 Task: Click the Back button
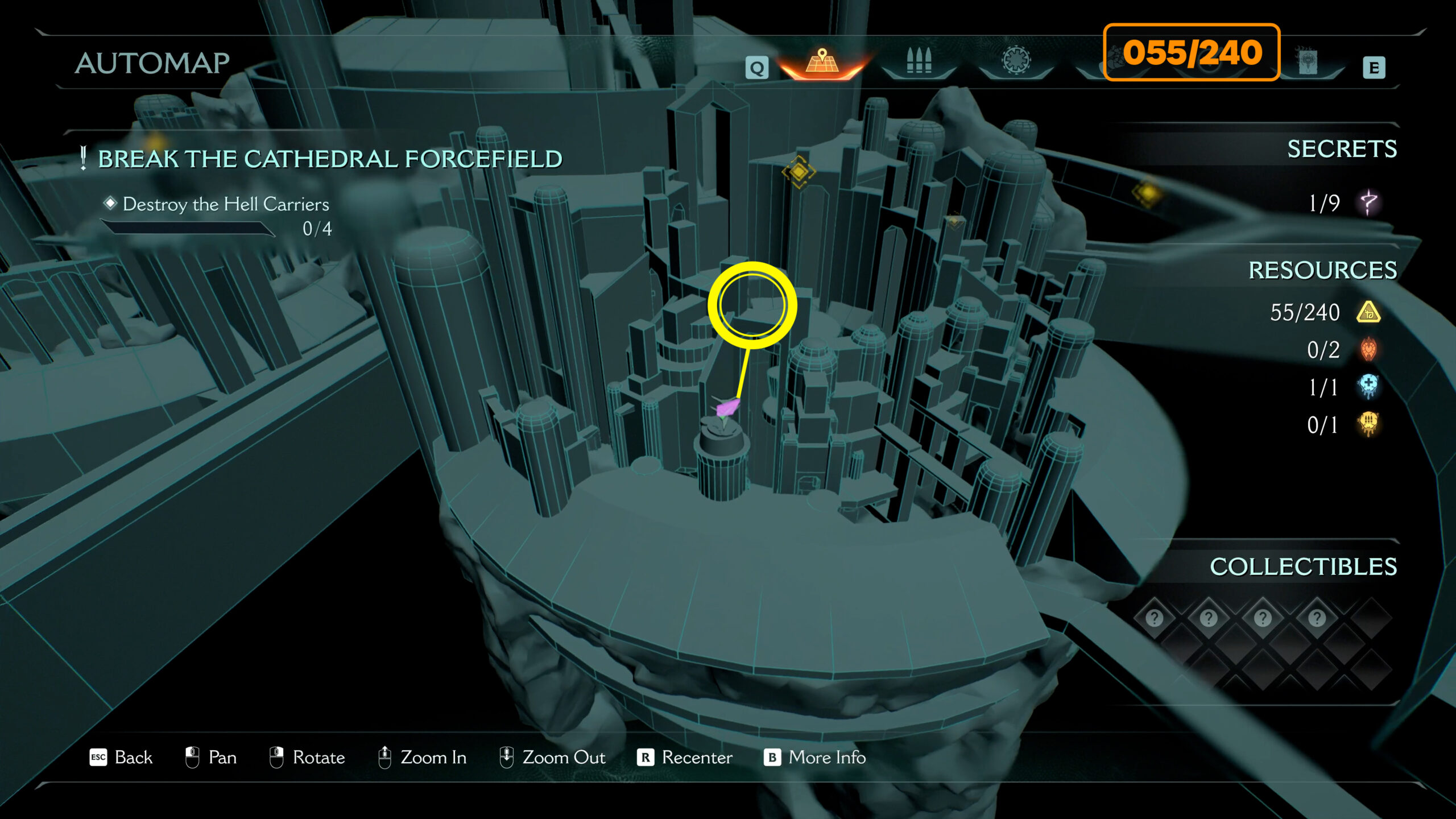click(122, 758)
